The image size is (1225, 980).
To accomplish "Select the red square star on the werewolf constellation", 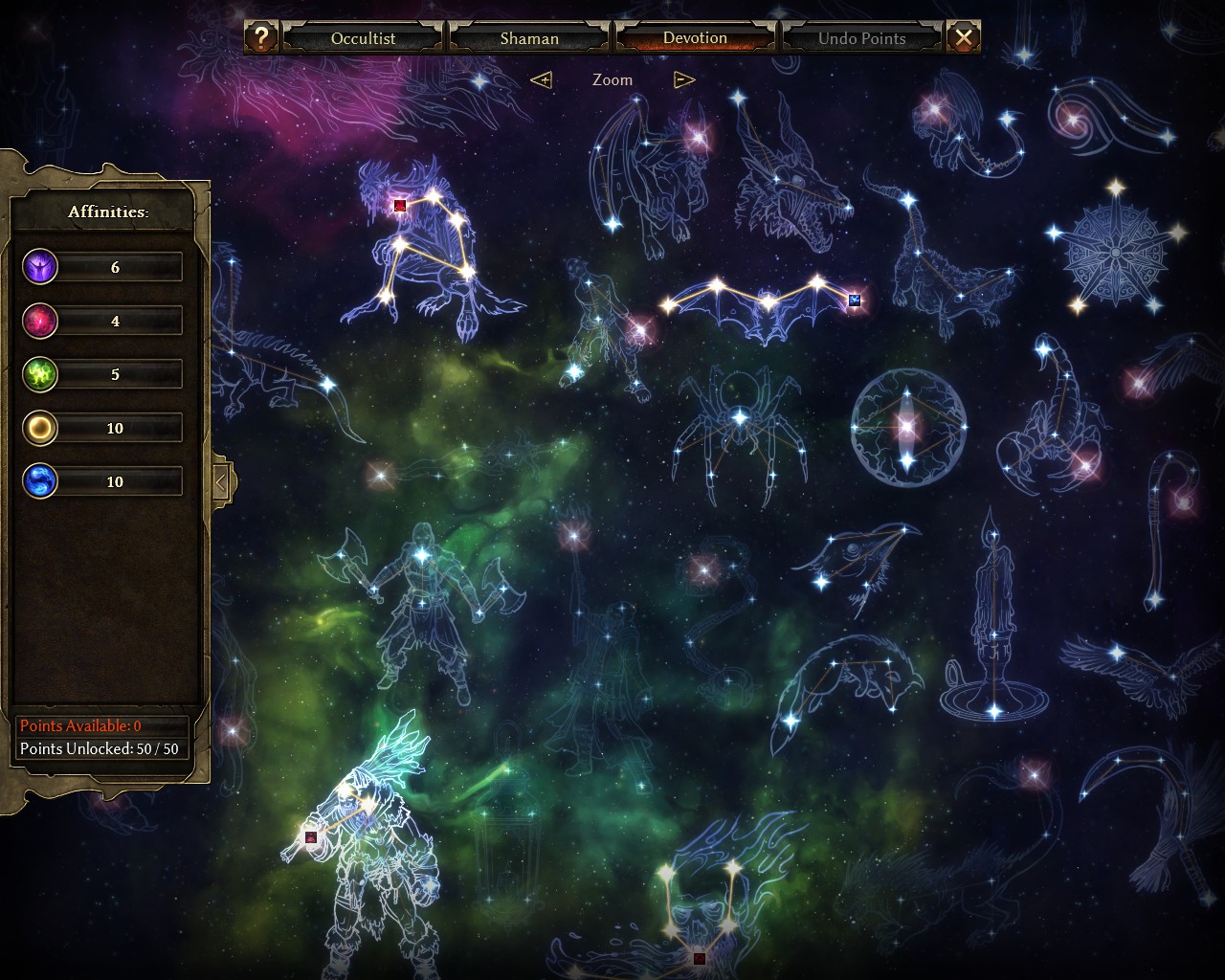I will pyautogui.click(x=400, y=205).
